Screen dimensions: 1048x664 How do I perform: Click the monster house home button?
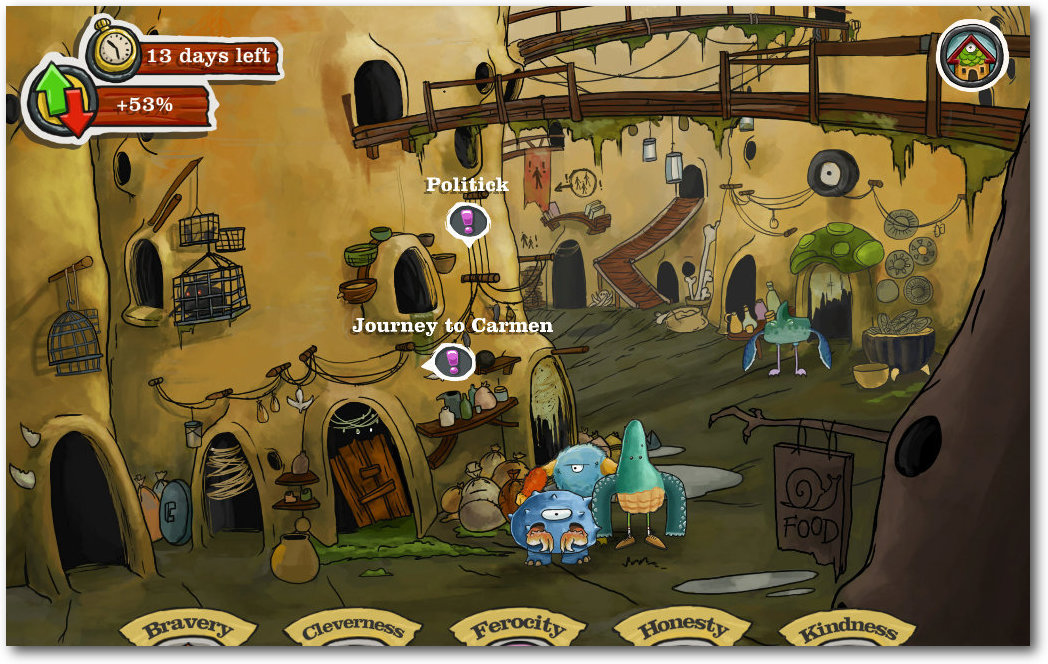(971, 56)
